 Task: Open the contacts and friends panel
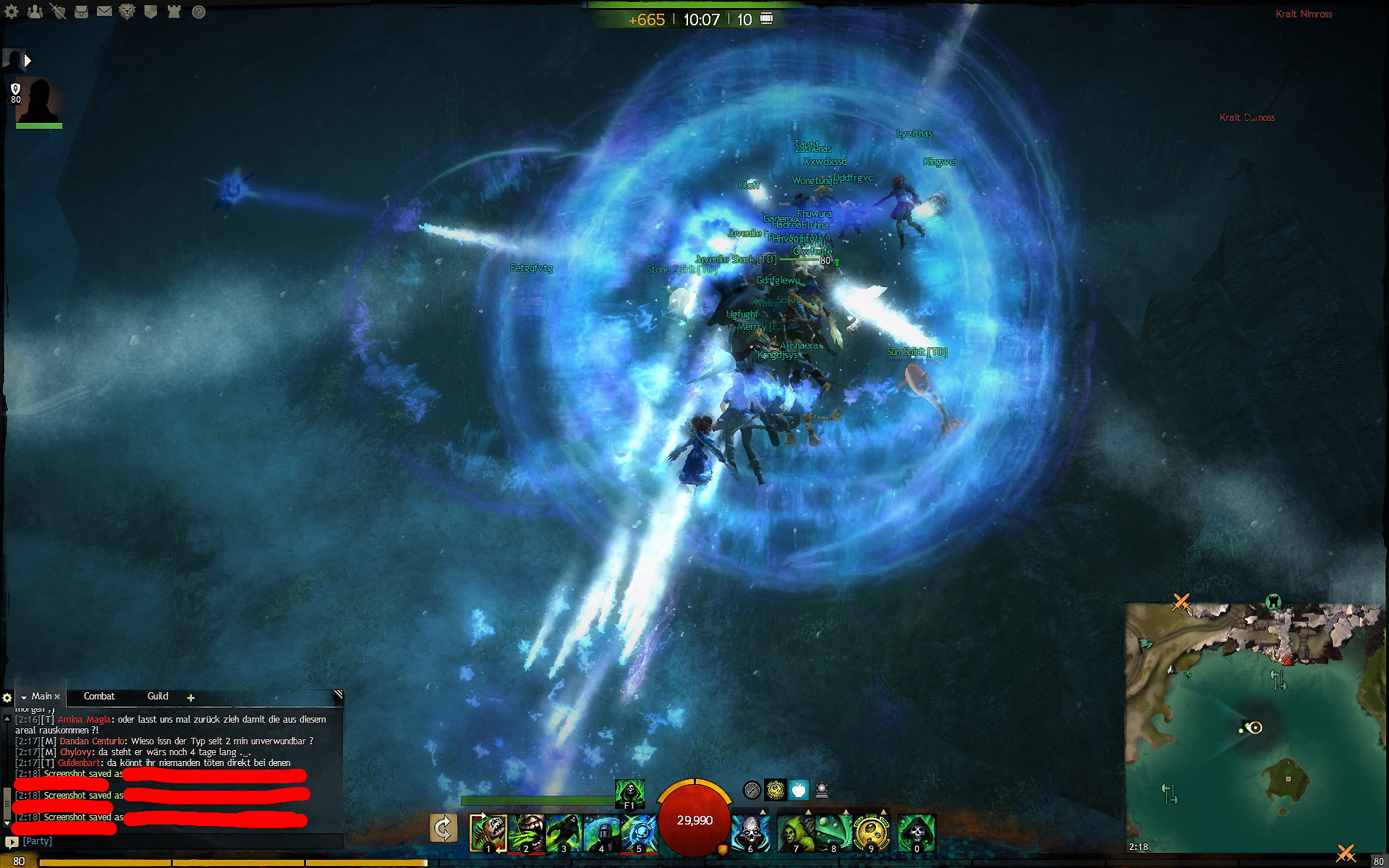[x=35, y=12]
